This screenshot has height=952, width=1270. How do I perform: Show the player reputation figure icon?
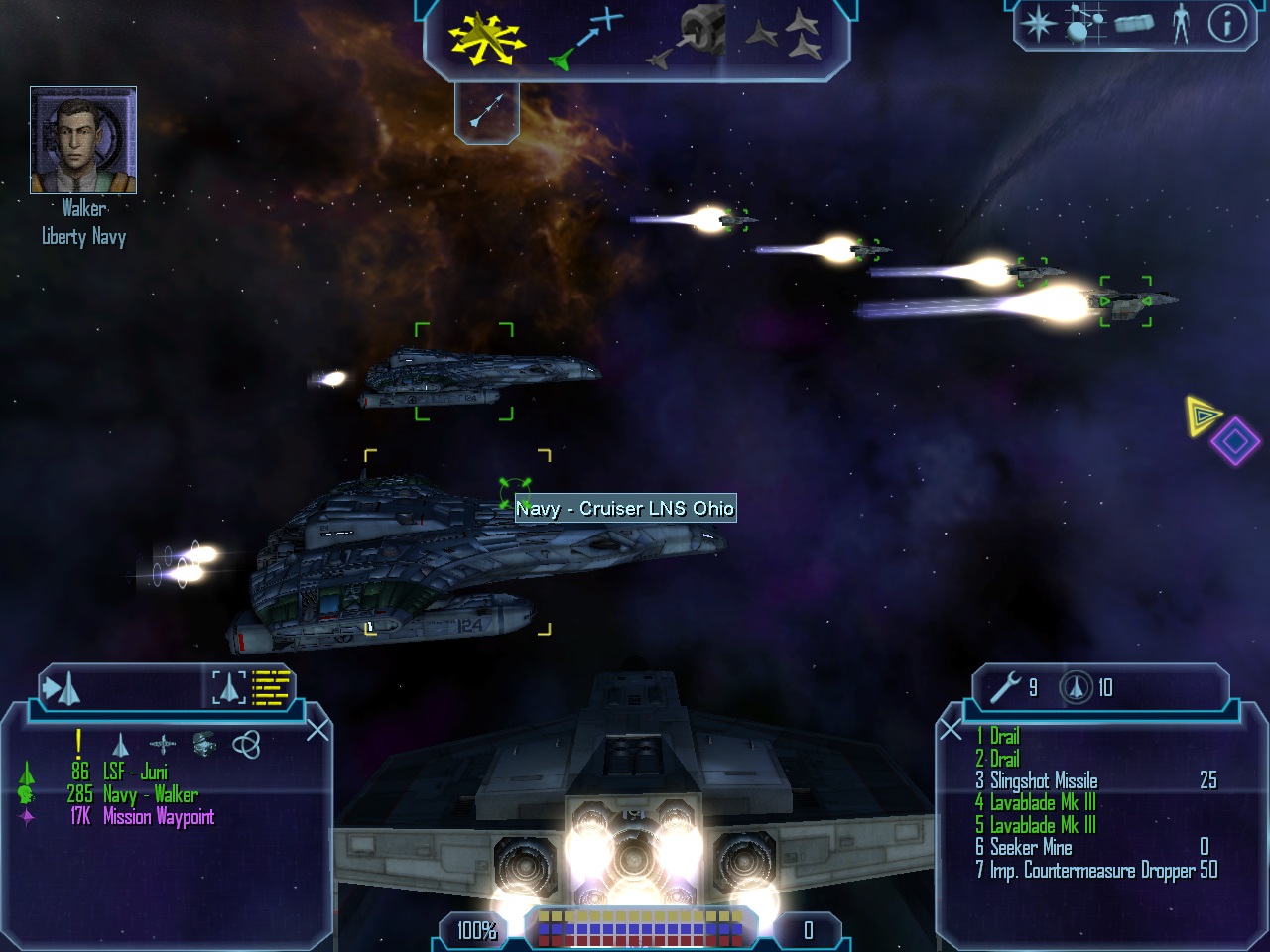(1180, 23)
